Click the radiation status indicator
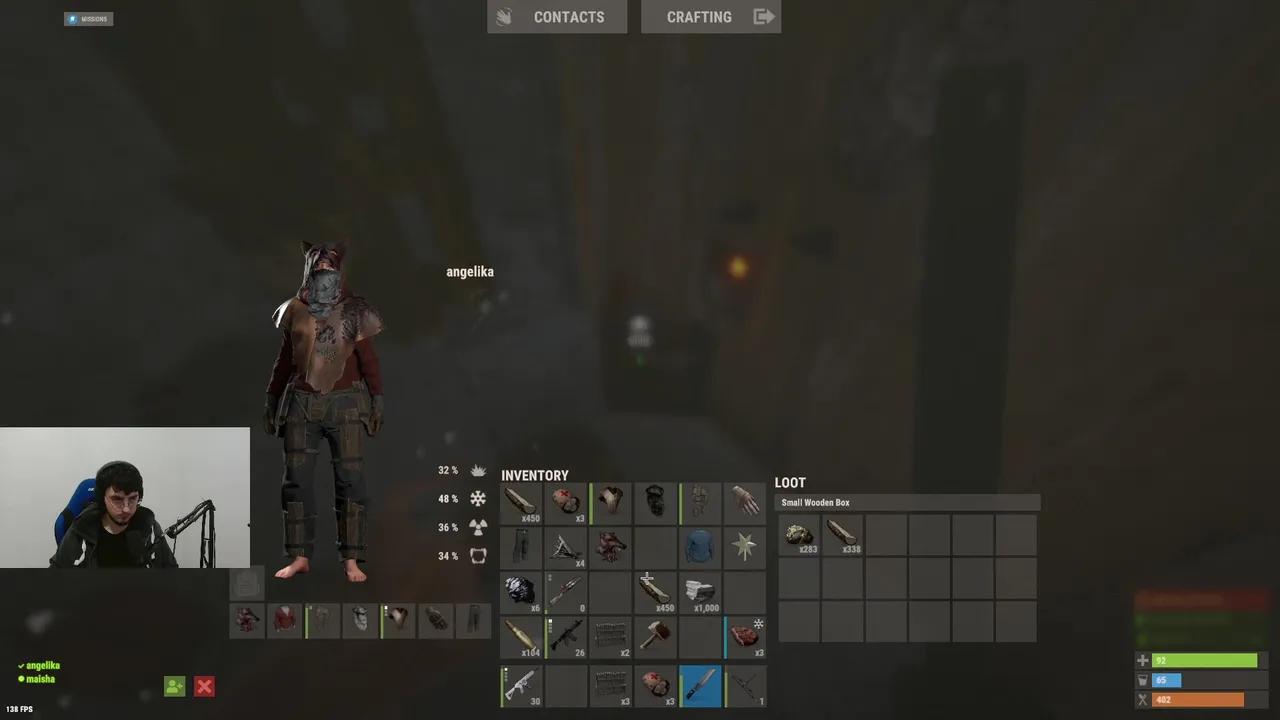1280x720 pixels. click(x=478, y=527)
